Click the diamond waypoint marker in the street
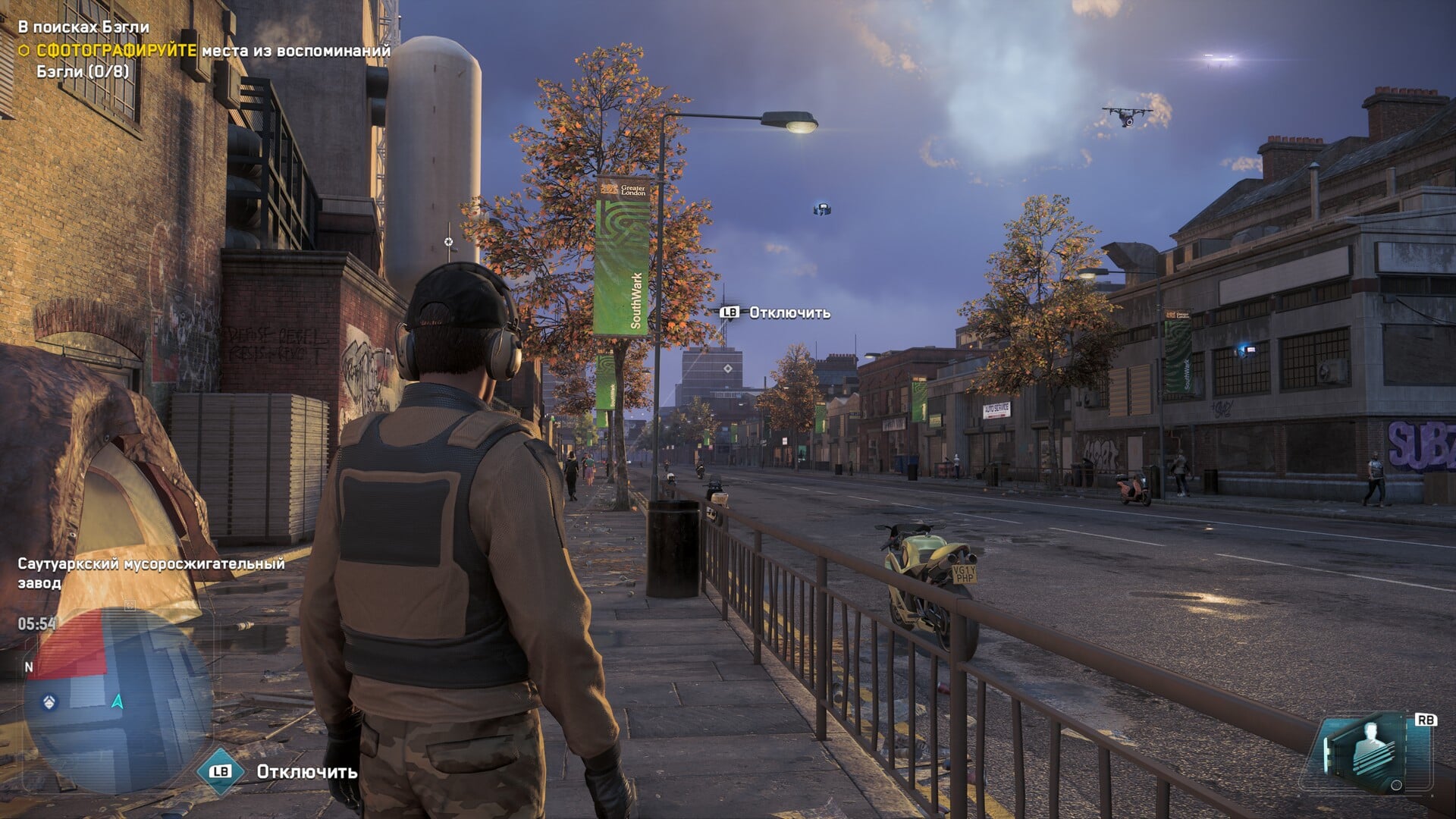This screenshot has height=819, width=1456. click(728, 369)
